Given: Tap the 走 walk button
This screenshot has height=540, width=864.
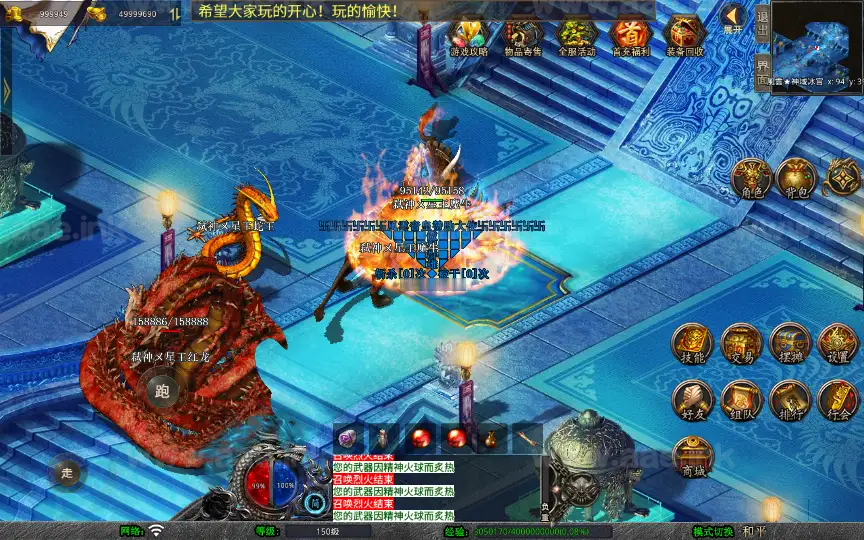Looking at the screenshot, I should pos(69,470).
